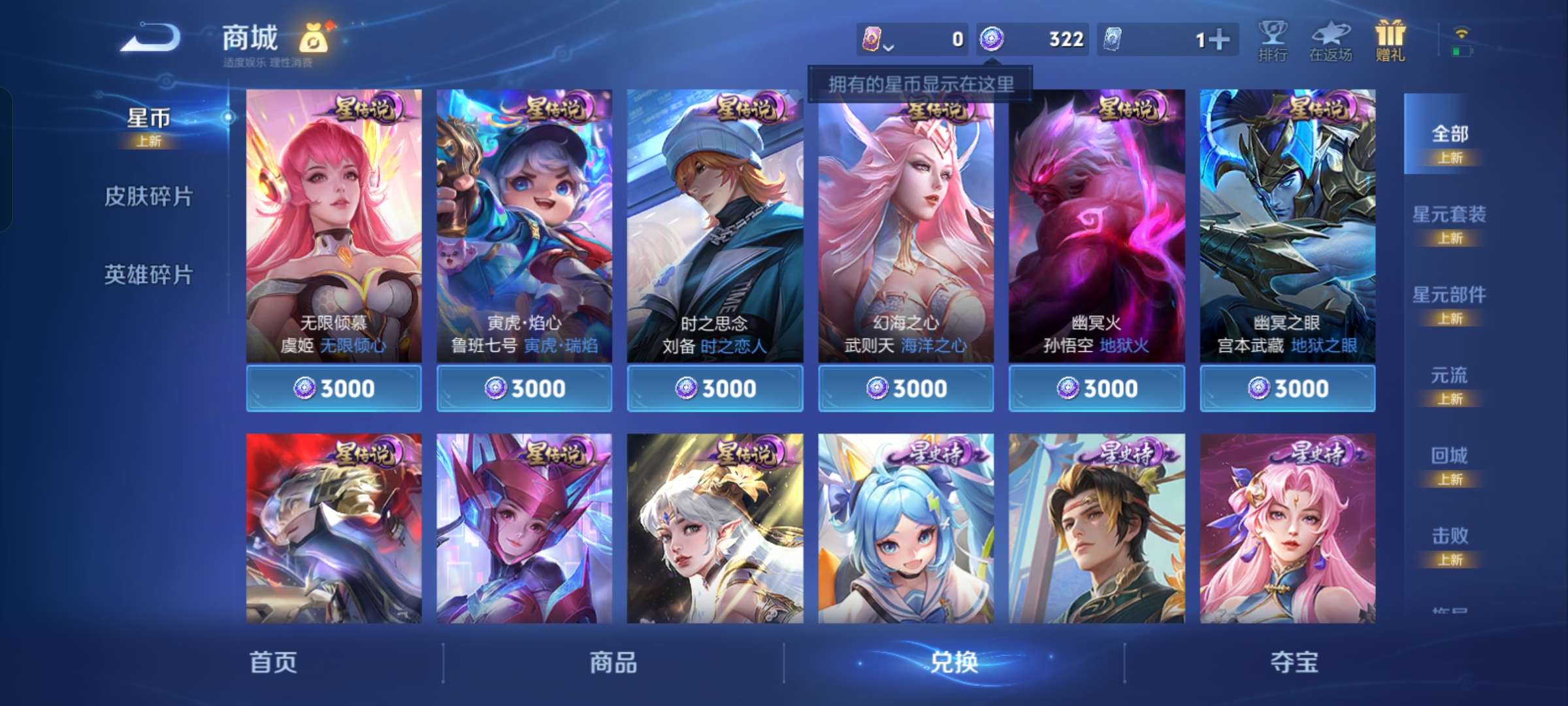Image resolution: width=1568 pixels, height=706 pixels.
Task: Open the 赠礼 gift icon
Action: [x=1389, y=39]
